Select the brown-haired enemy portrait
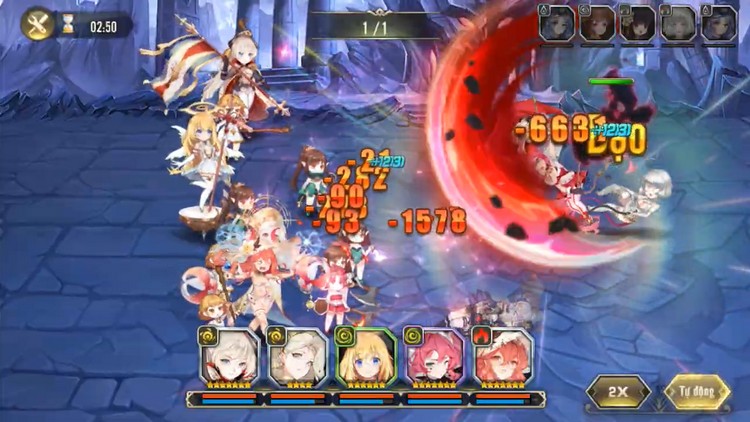The height and width of the screenshot is (422, 750). [x=598, y=23]
